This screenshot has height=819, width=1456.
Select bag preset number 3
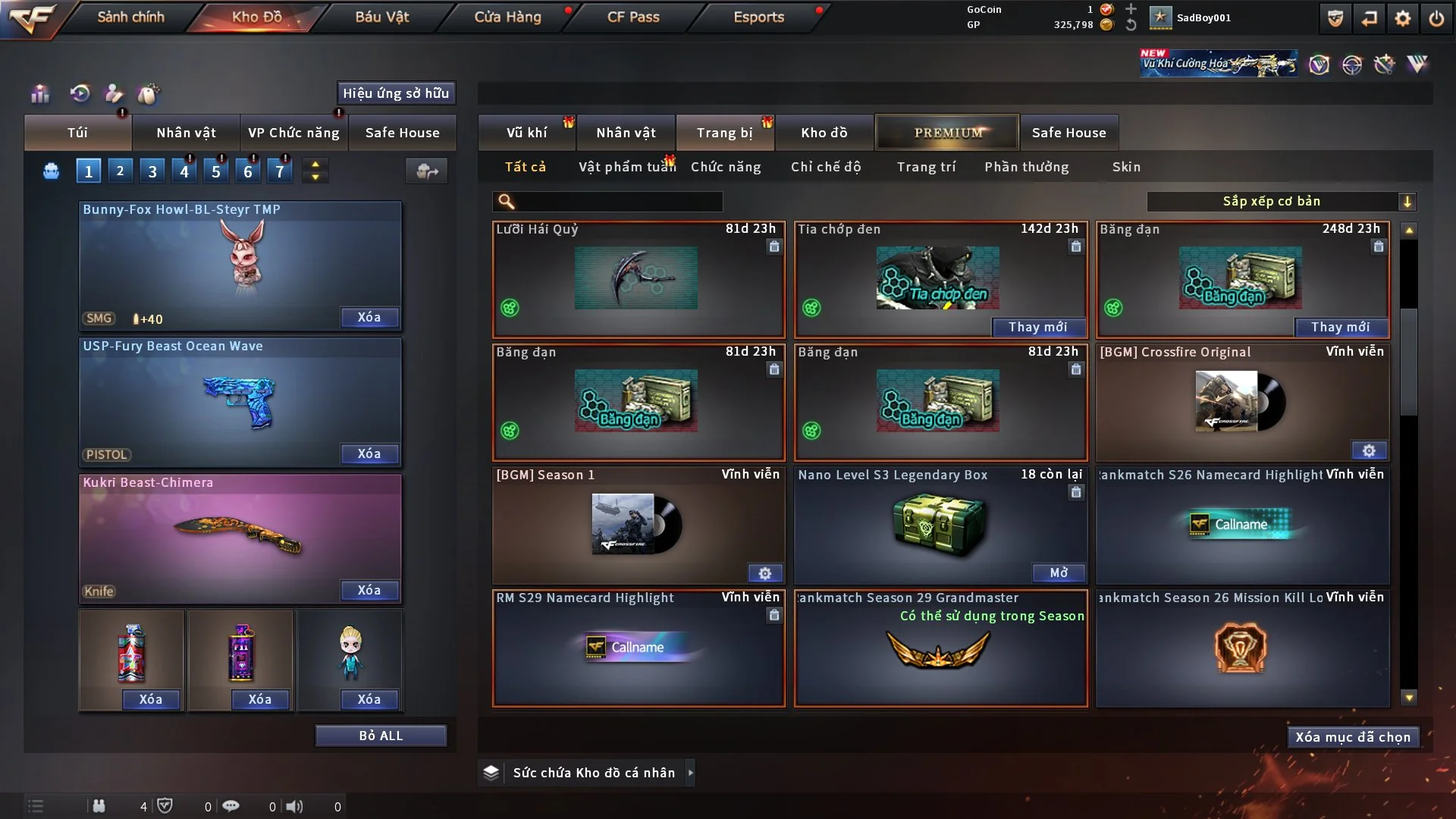coord(152,171)
